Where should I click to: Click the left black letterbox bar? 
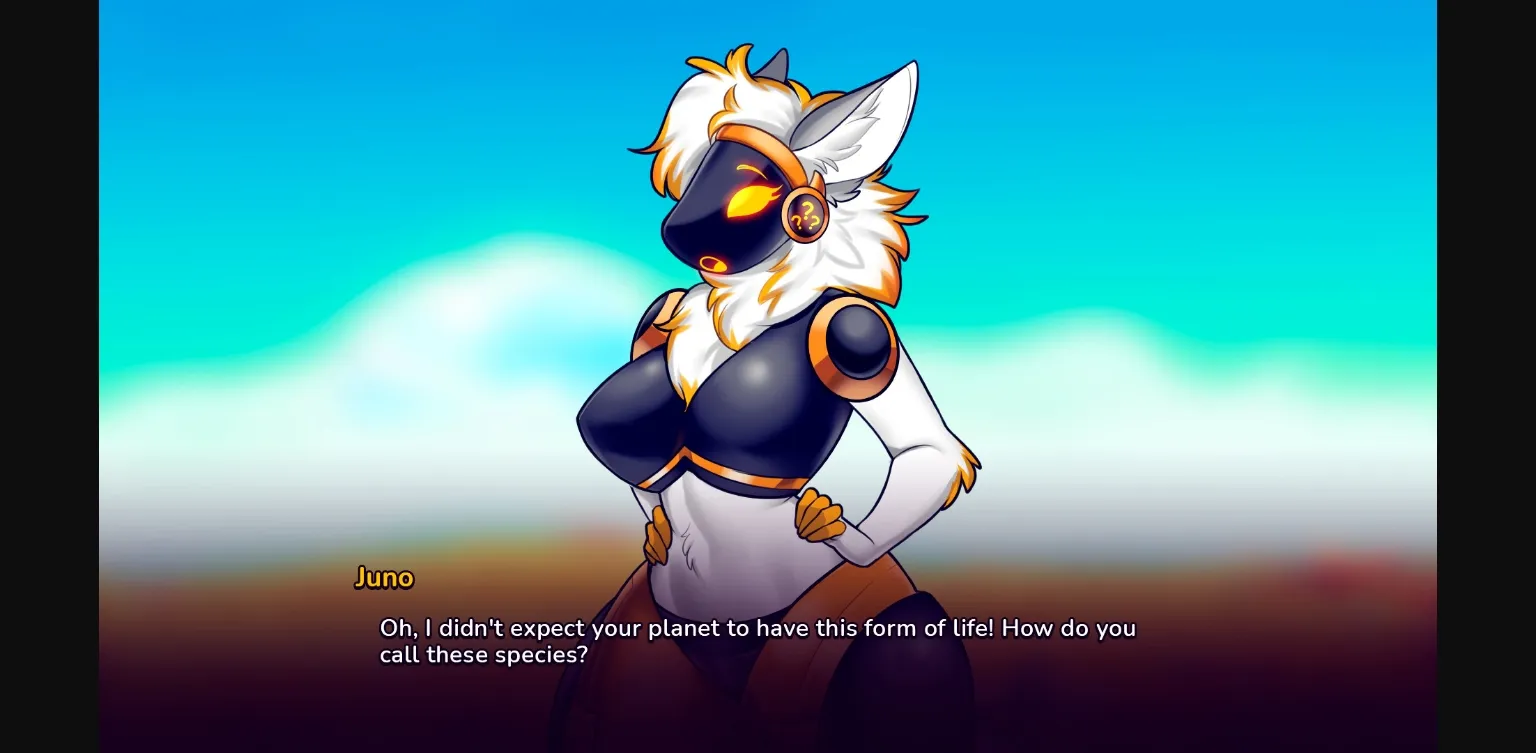pos(48,376)
